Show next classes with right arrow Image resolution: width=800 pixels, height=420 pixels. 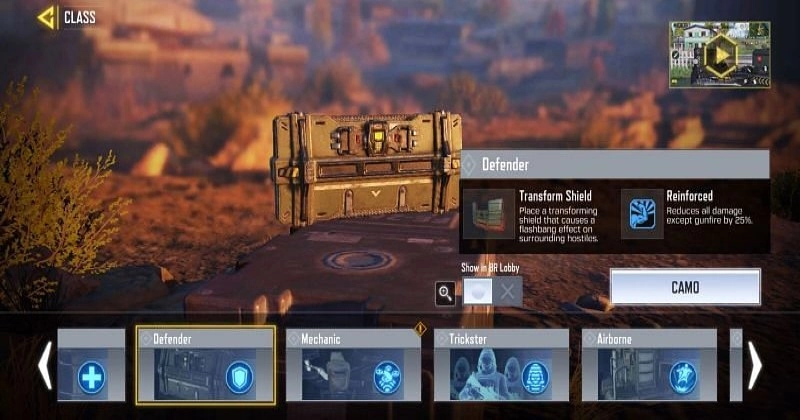click(755, 367)
